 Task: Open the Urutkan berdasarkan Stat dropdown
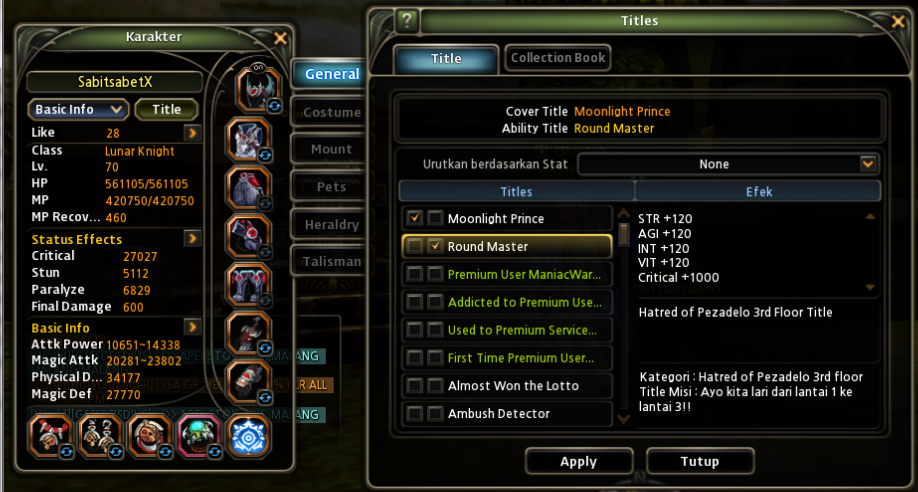(728, 164)
